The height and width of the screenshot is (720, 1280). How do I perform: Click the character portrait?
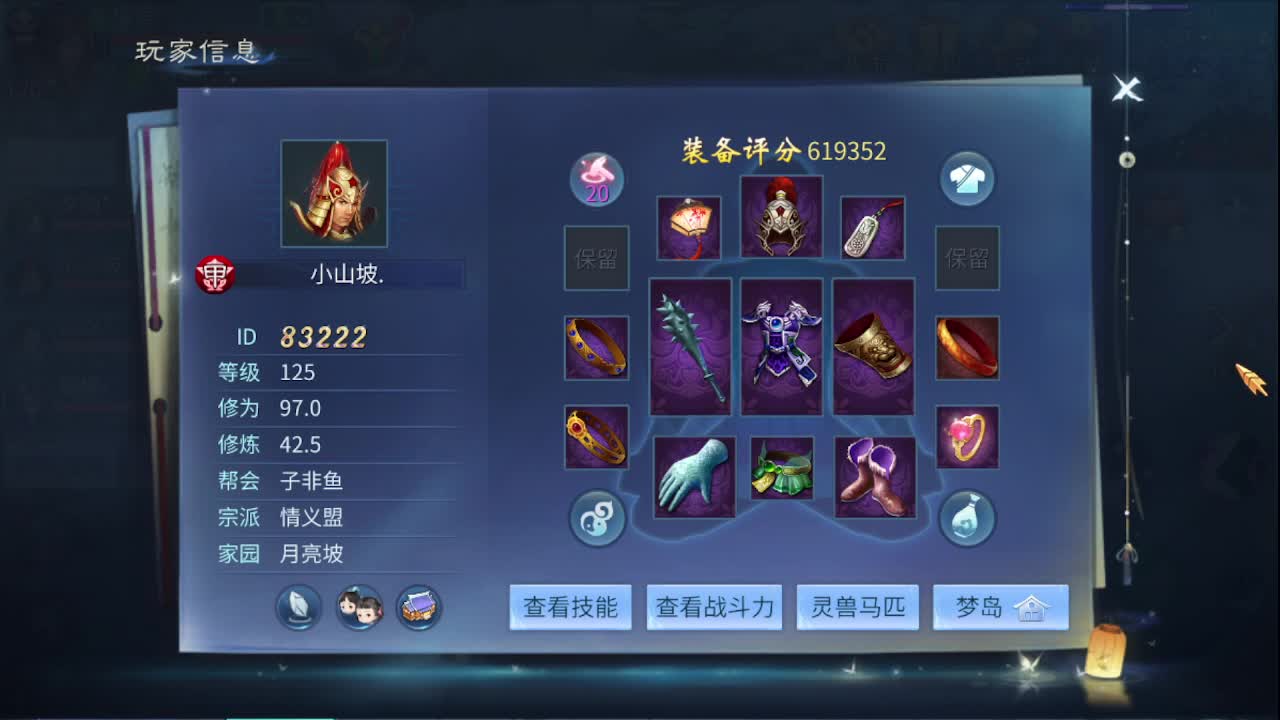point(334,192)
